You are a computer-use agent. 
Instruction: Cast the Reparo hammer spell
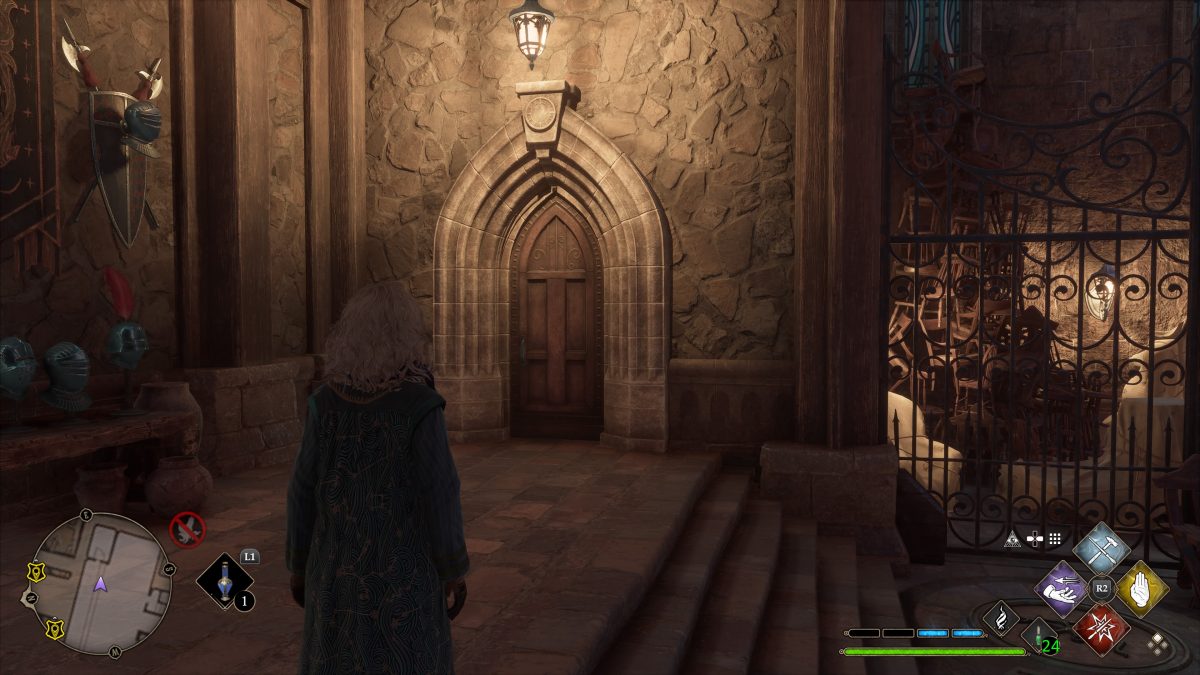click(1101, 547)
